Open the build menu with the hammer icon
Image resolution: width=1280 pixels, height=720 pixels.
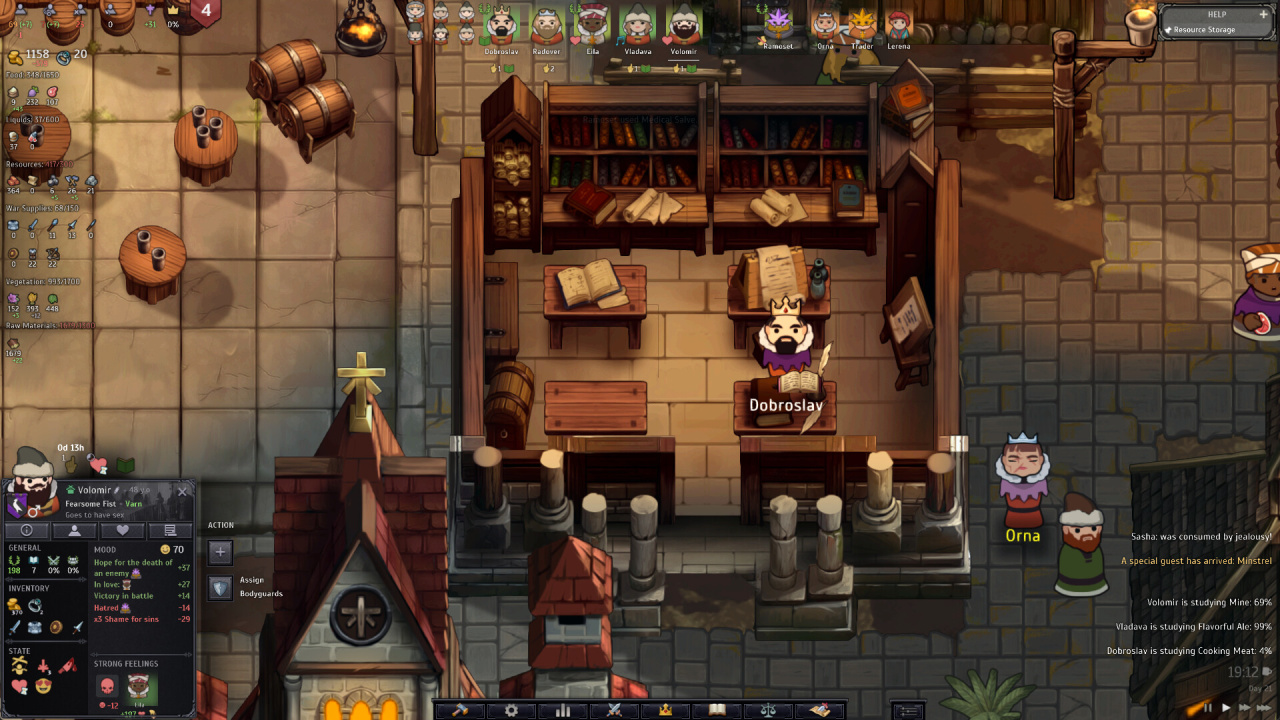click(x=461, y=710)
